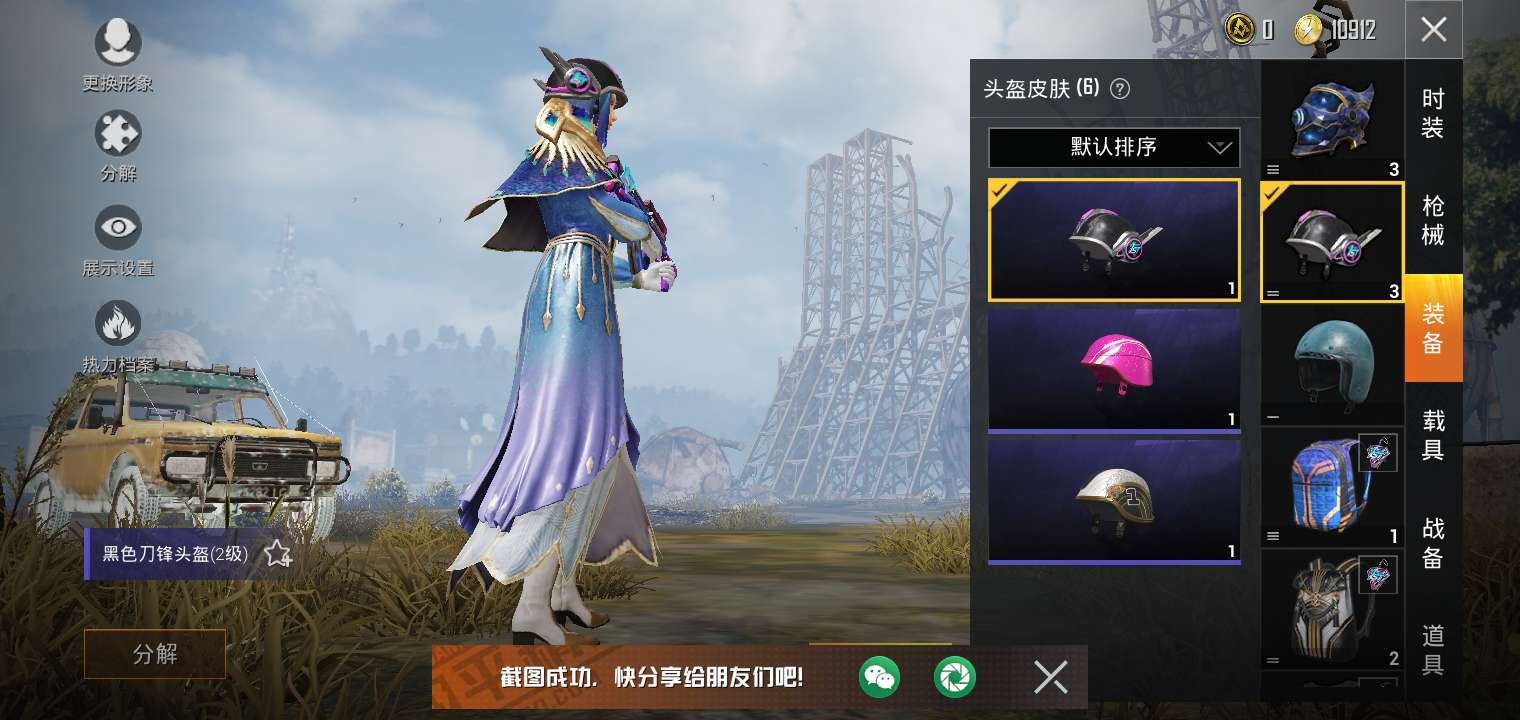
Task: Share screenshot via the WeChat icon
Action: (879, 678)
